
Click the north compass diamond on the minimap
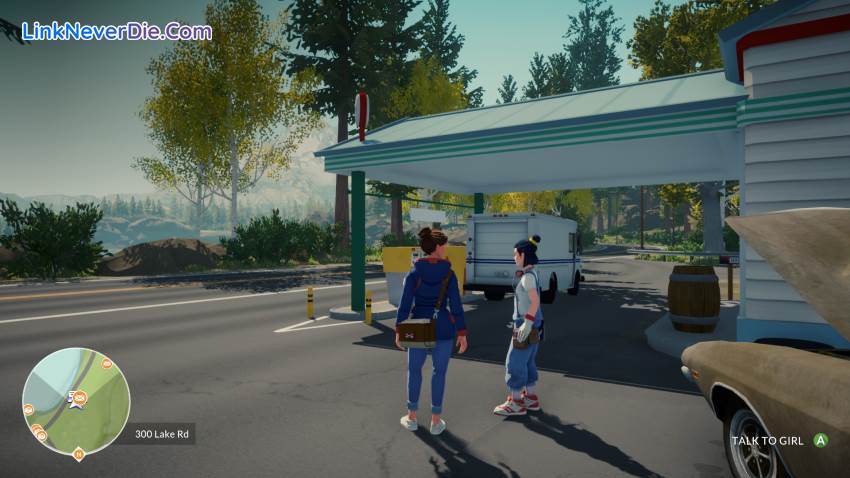point(78,454)
